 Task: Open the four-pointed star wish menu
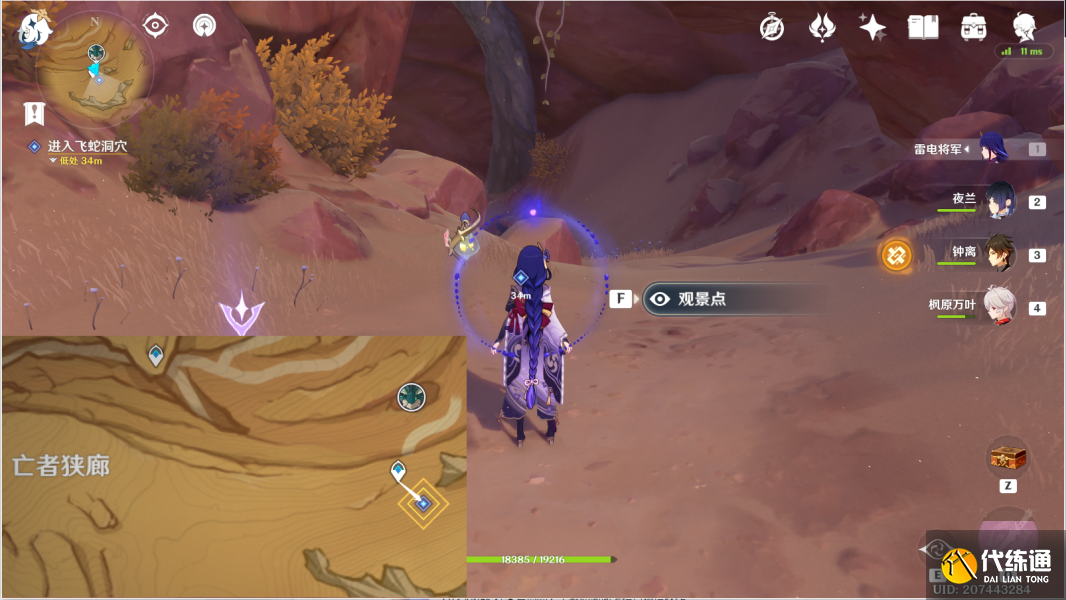(872, 27)
